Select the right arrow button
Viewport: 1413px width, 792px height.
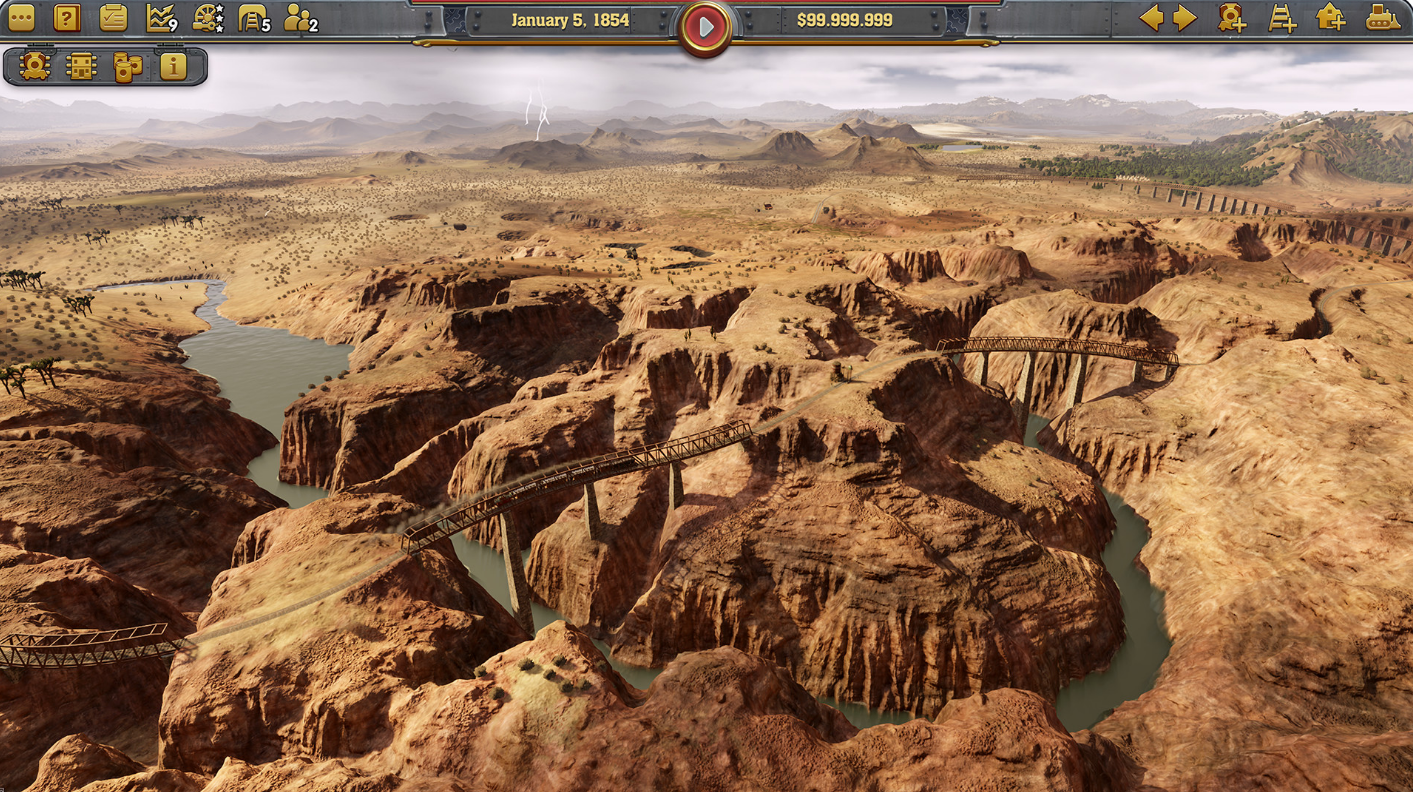[x=1185, y=18]
